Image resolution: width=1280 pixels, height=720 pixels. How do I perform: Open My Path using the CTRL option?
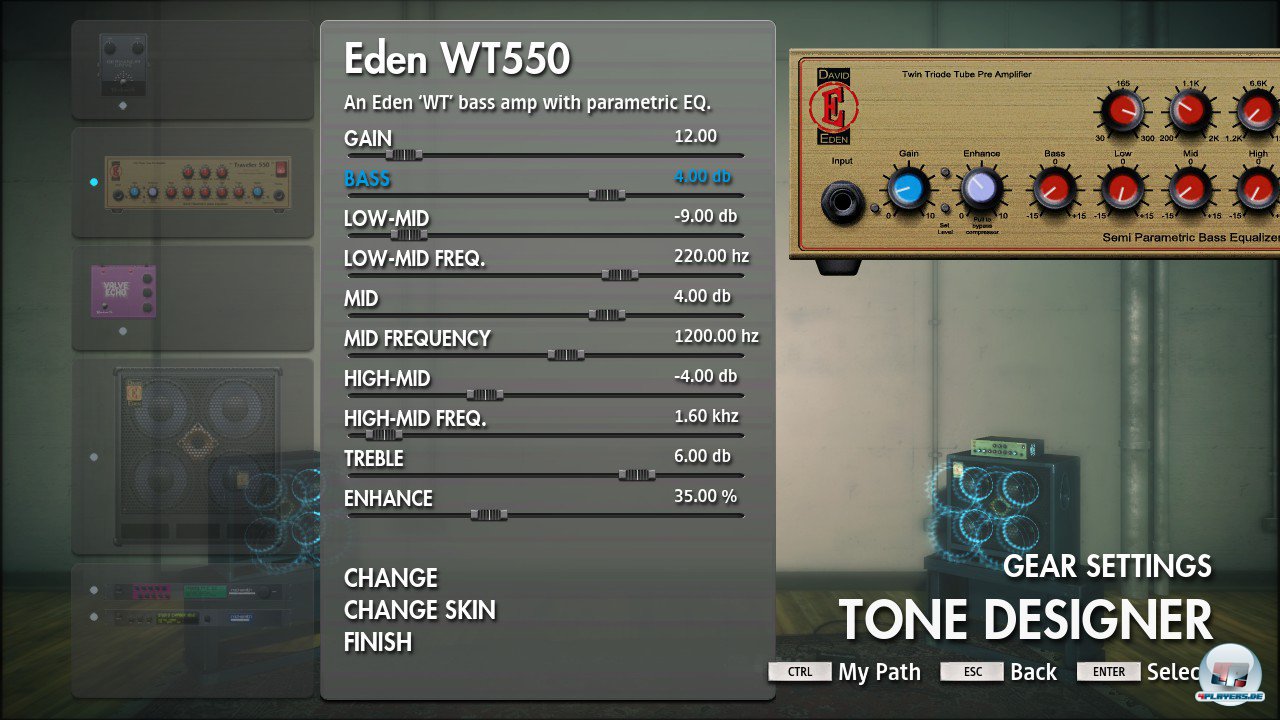[798, 671]
